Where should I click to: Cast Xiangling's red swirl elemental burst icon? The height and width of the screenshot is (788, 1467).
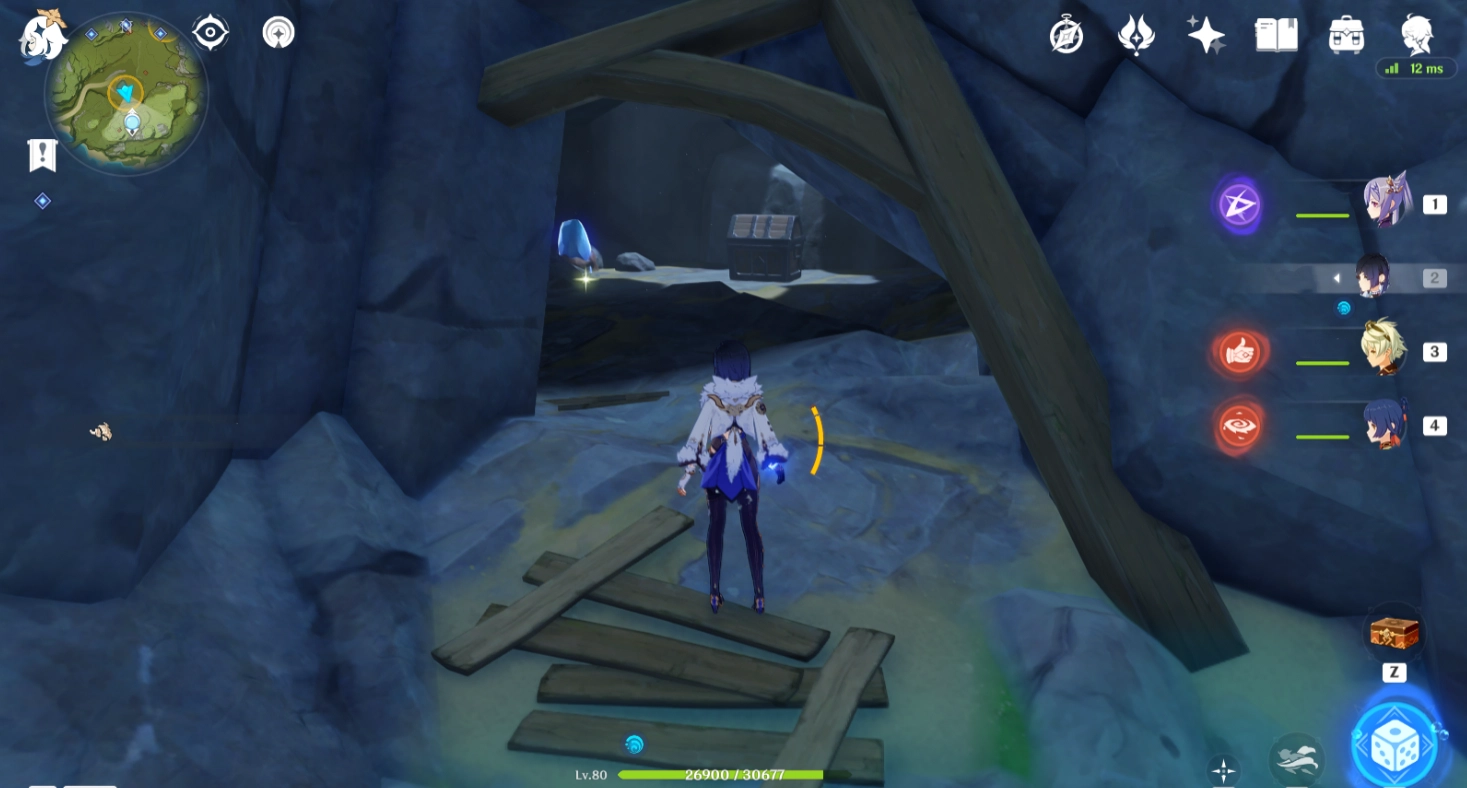coord(1239,424)
